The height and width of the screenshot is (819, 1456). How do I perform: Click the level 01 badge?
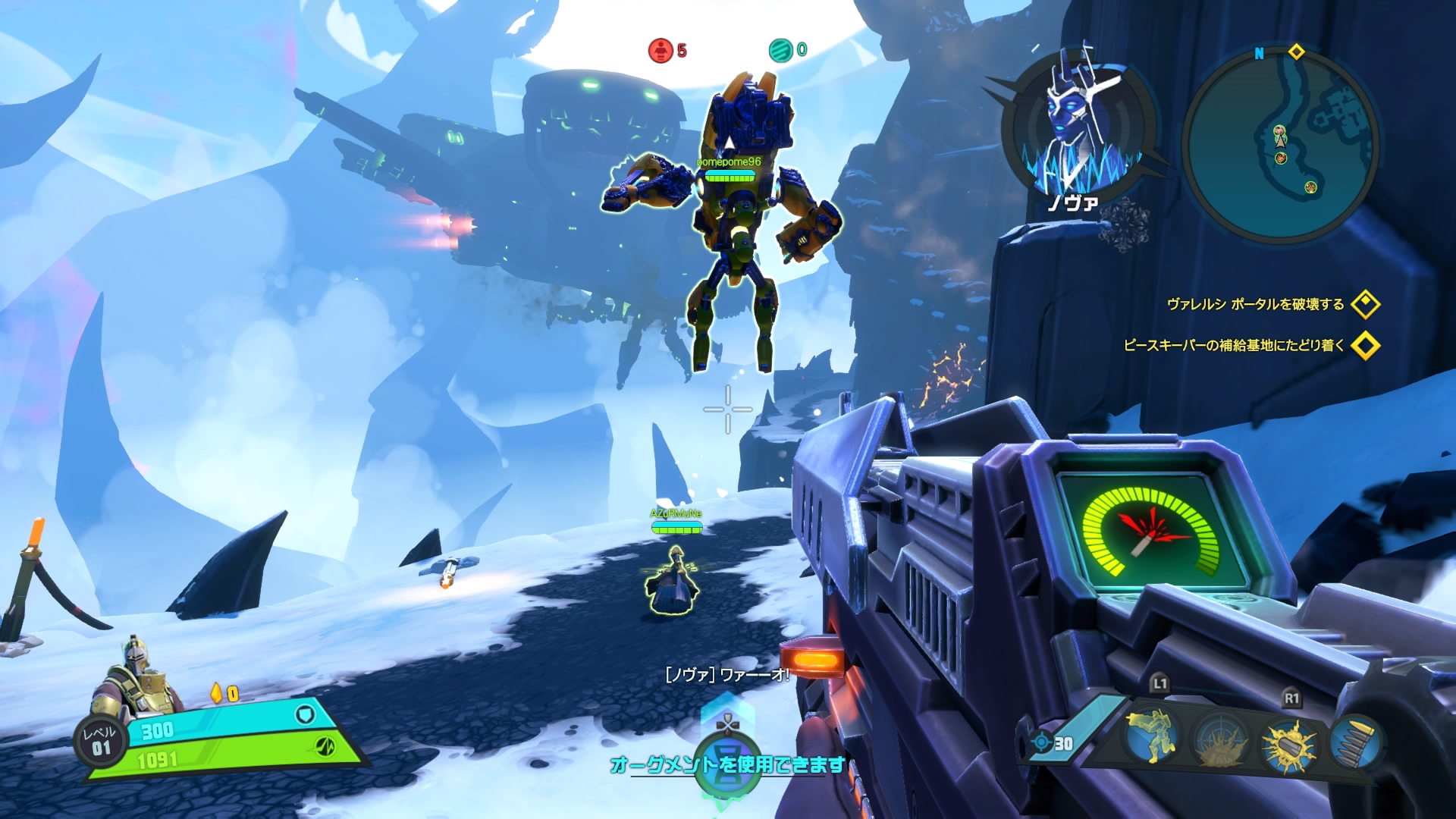tap(99, 741)
